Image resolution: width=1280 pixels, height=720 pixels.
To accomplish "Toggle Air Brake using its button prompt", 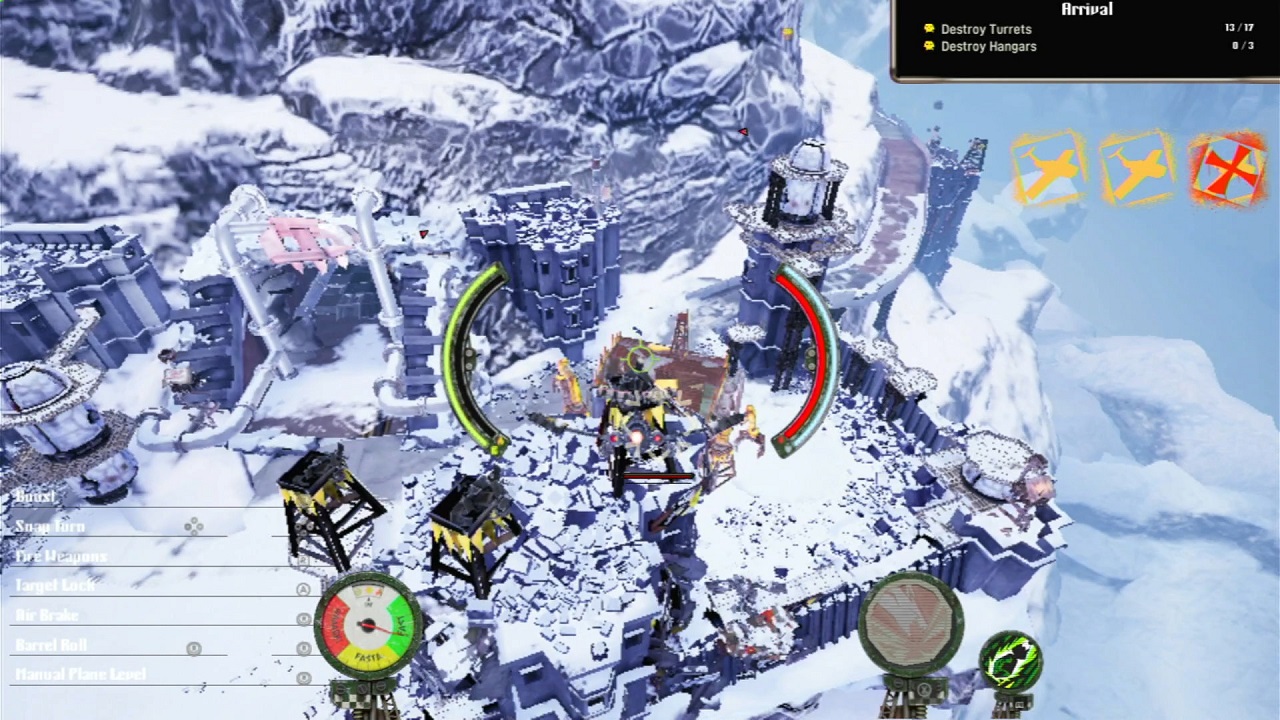I will point(302,617).
